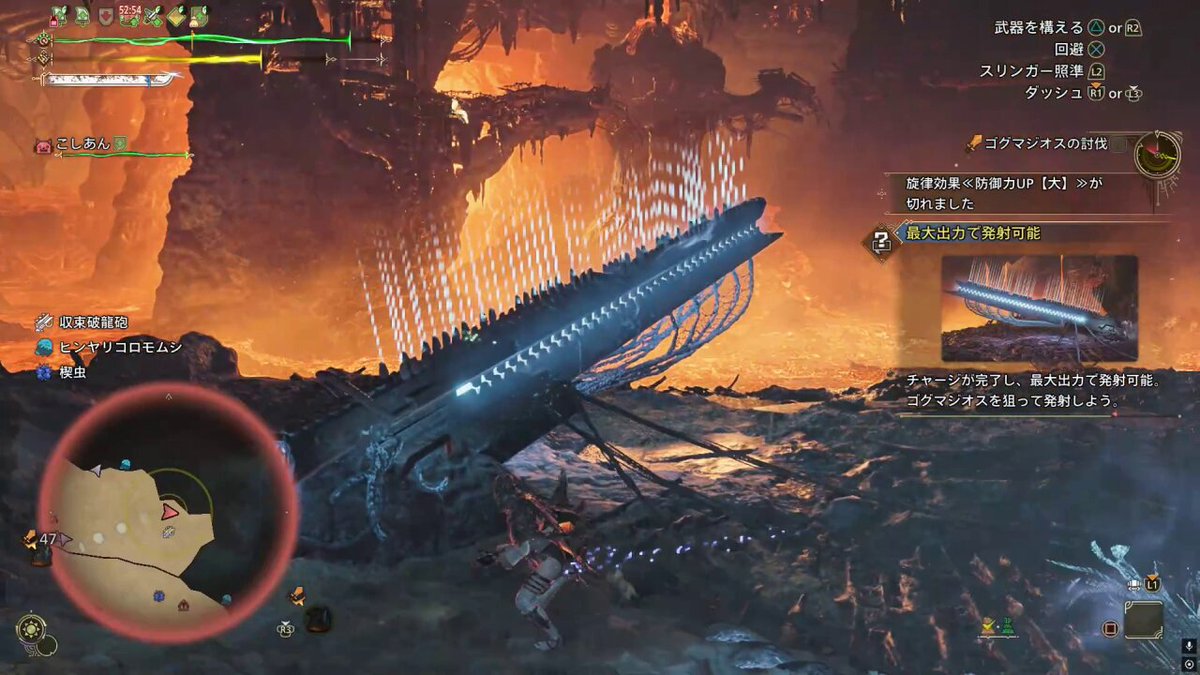
Task: Click the red down-arrow shield status icon
Action: [106, 15]
